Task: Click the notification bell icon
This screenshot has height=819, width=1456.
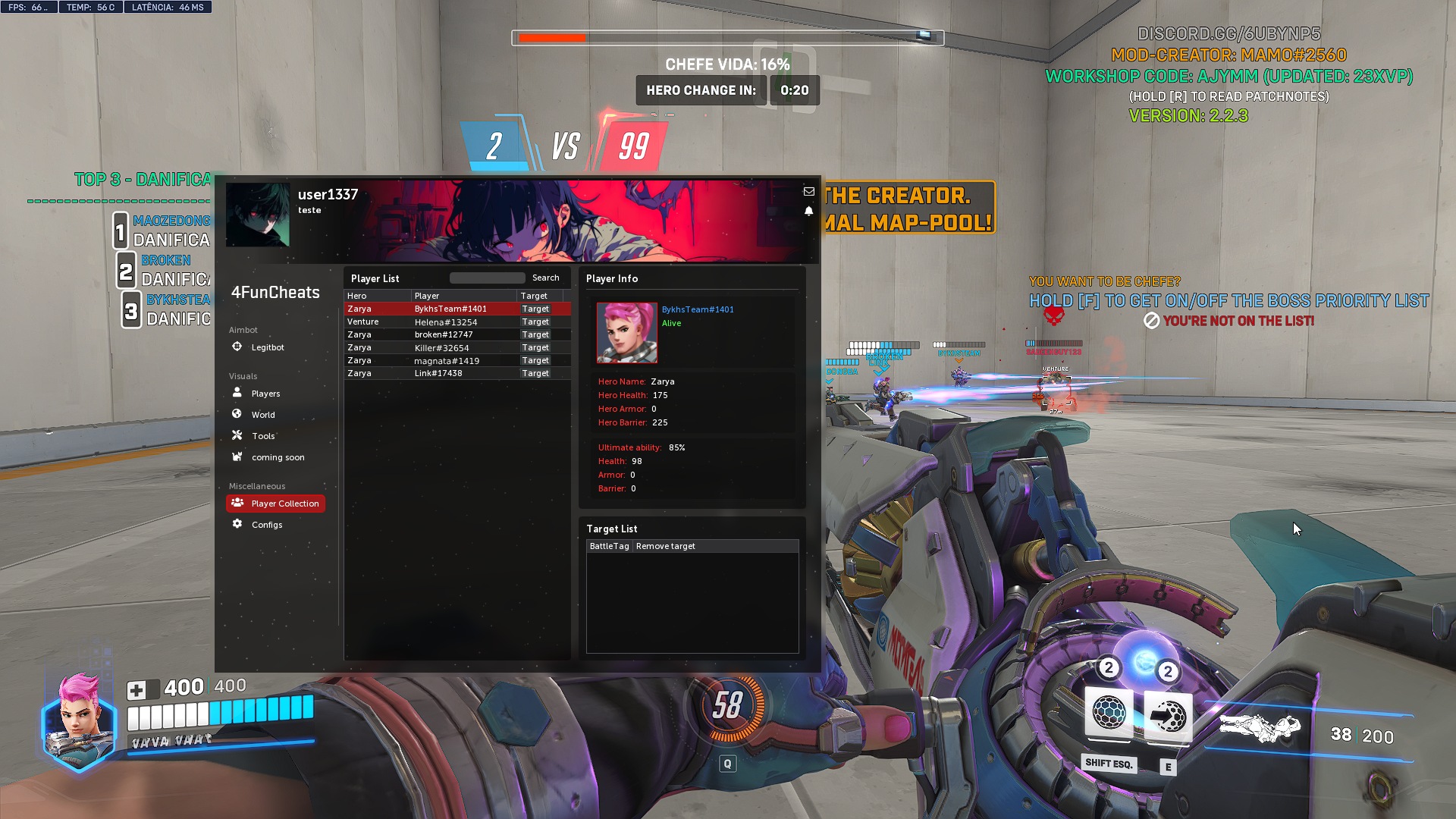Action: (809, 211)
